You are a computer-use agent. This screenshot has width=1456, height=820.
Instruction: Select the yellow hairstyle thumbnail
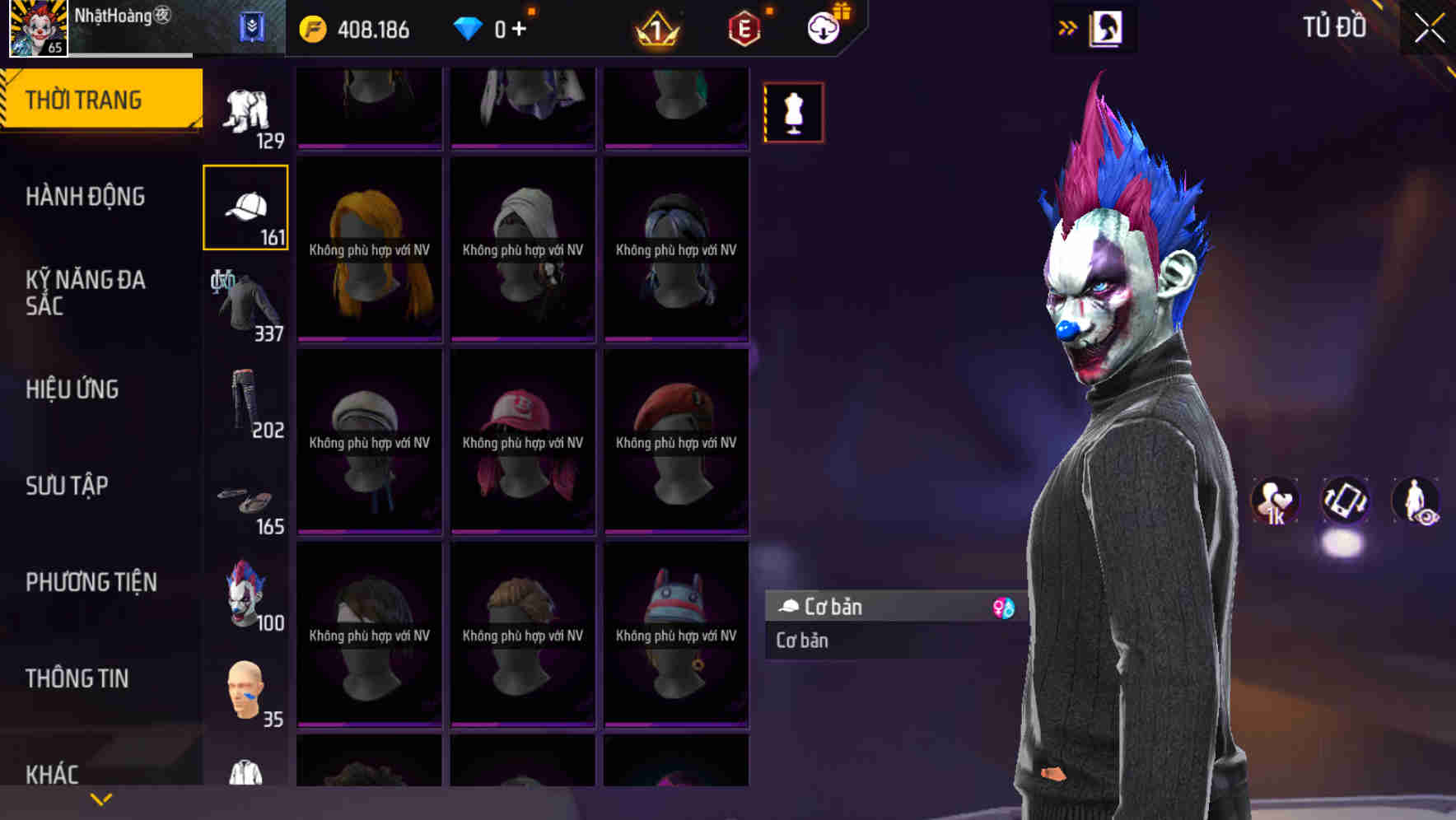(x=368, y=247)
